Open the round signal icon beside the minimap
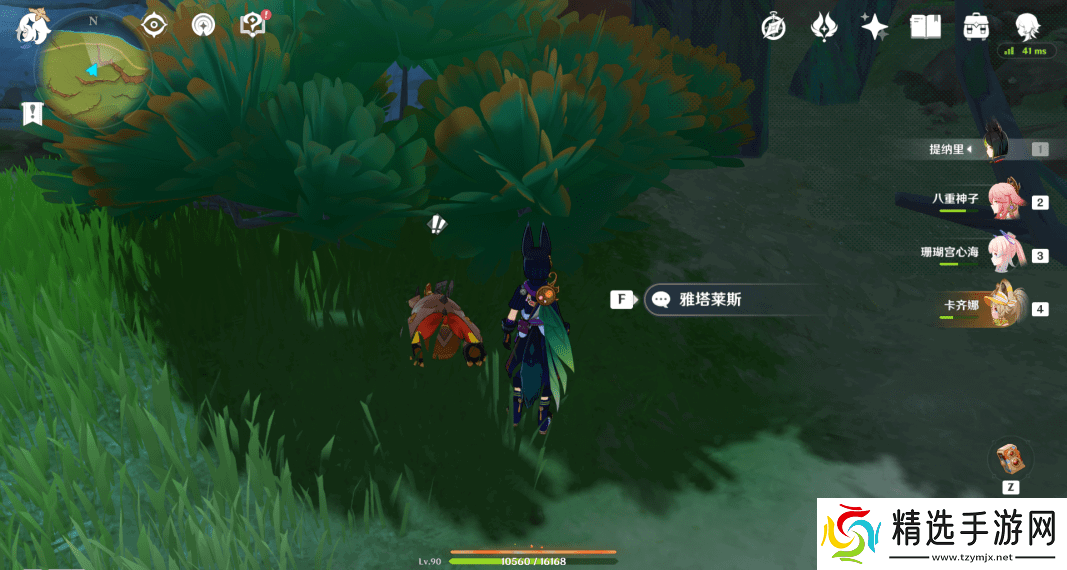This screenshot has height=570, width=1067. pyautogui.click(x=203, y=25)
